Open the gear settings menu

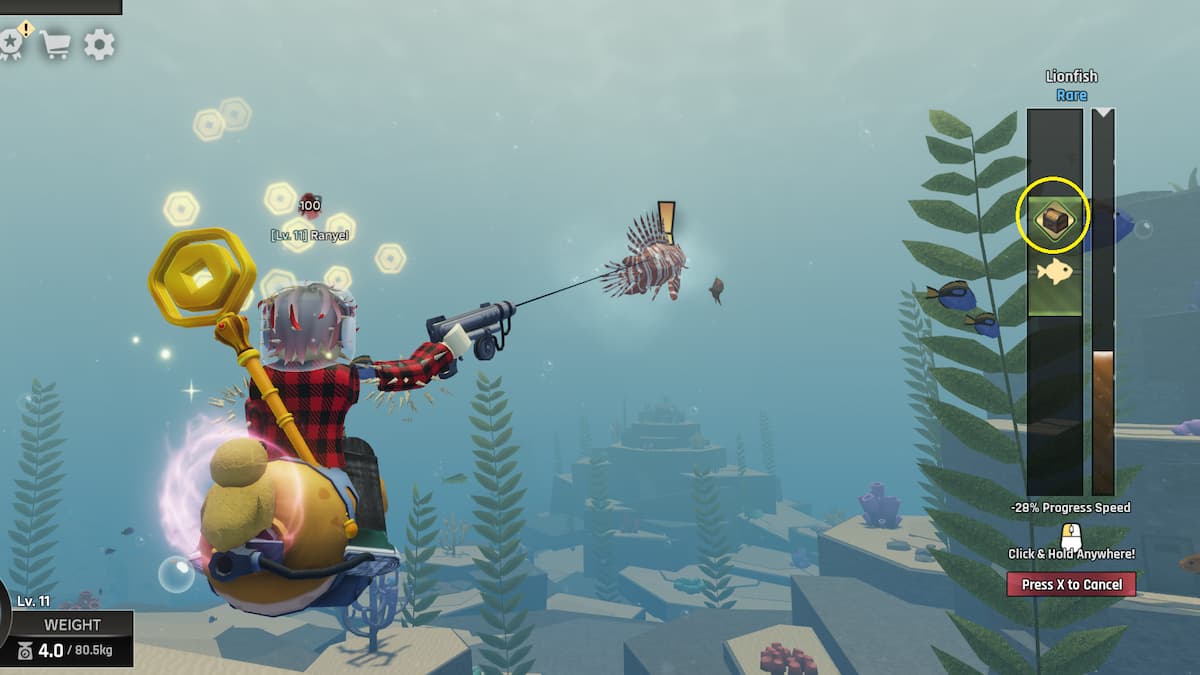[x=99, y=44]
